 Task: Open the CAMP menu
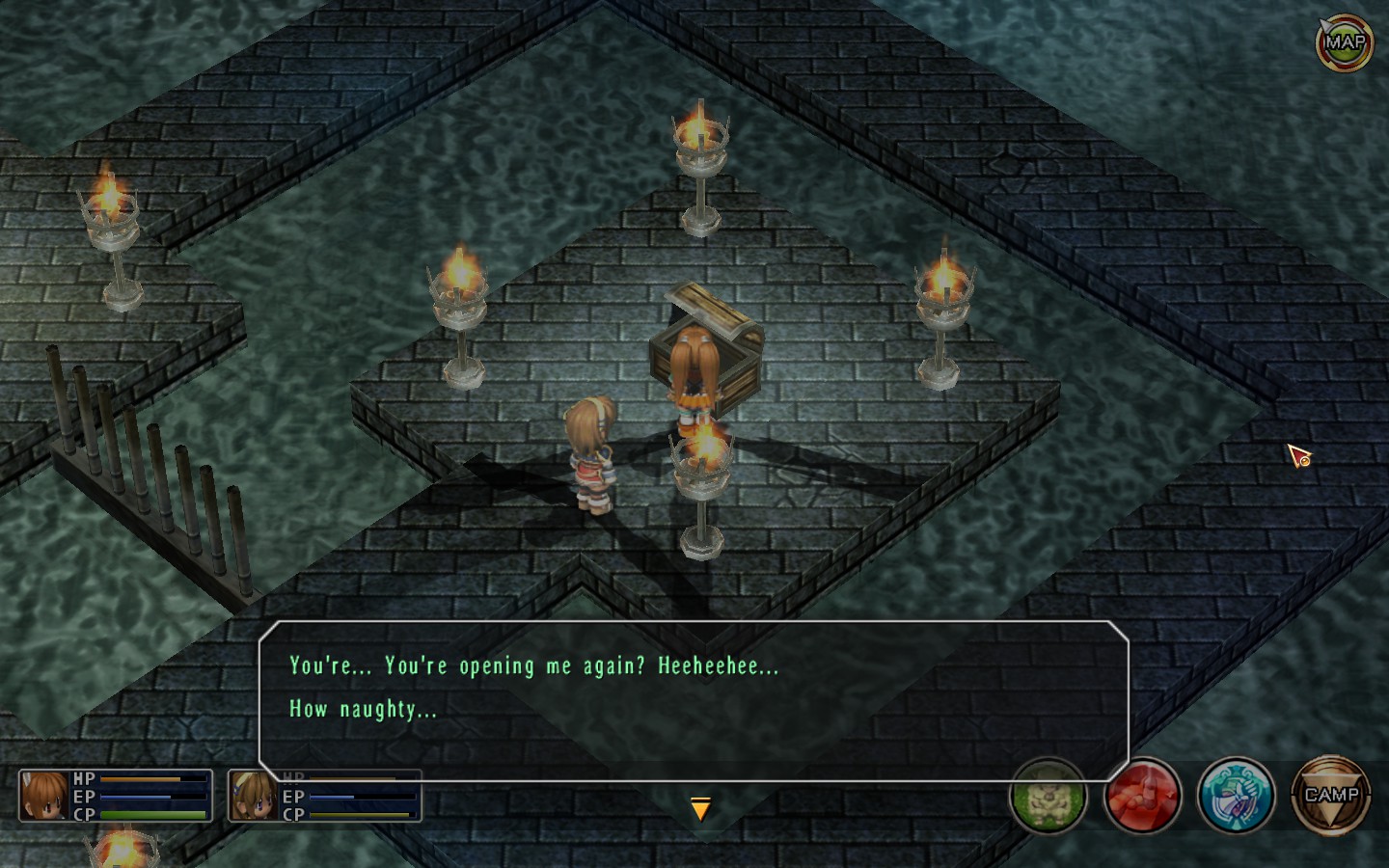(1331, 796)
